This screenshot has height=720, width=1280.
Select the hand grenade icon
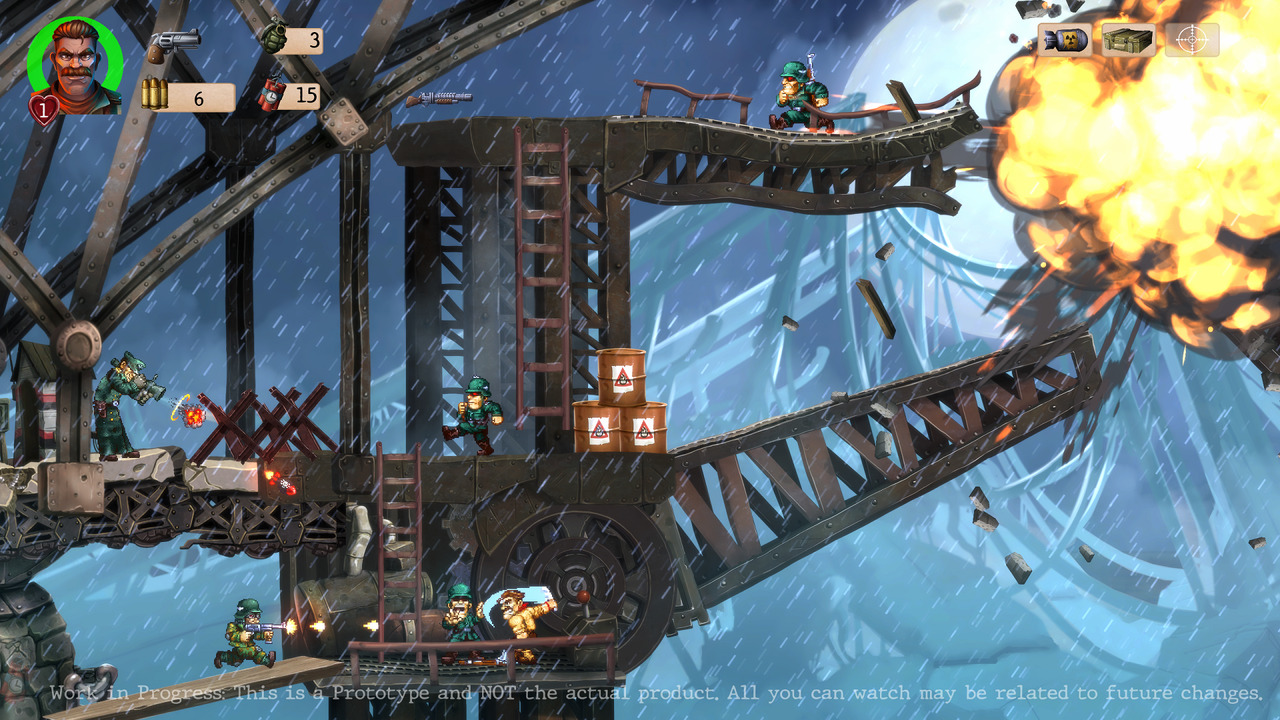[272, 36]
